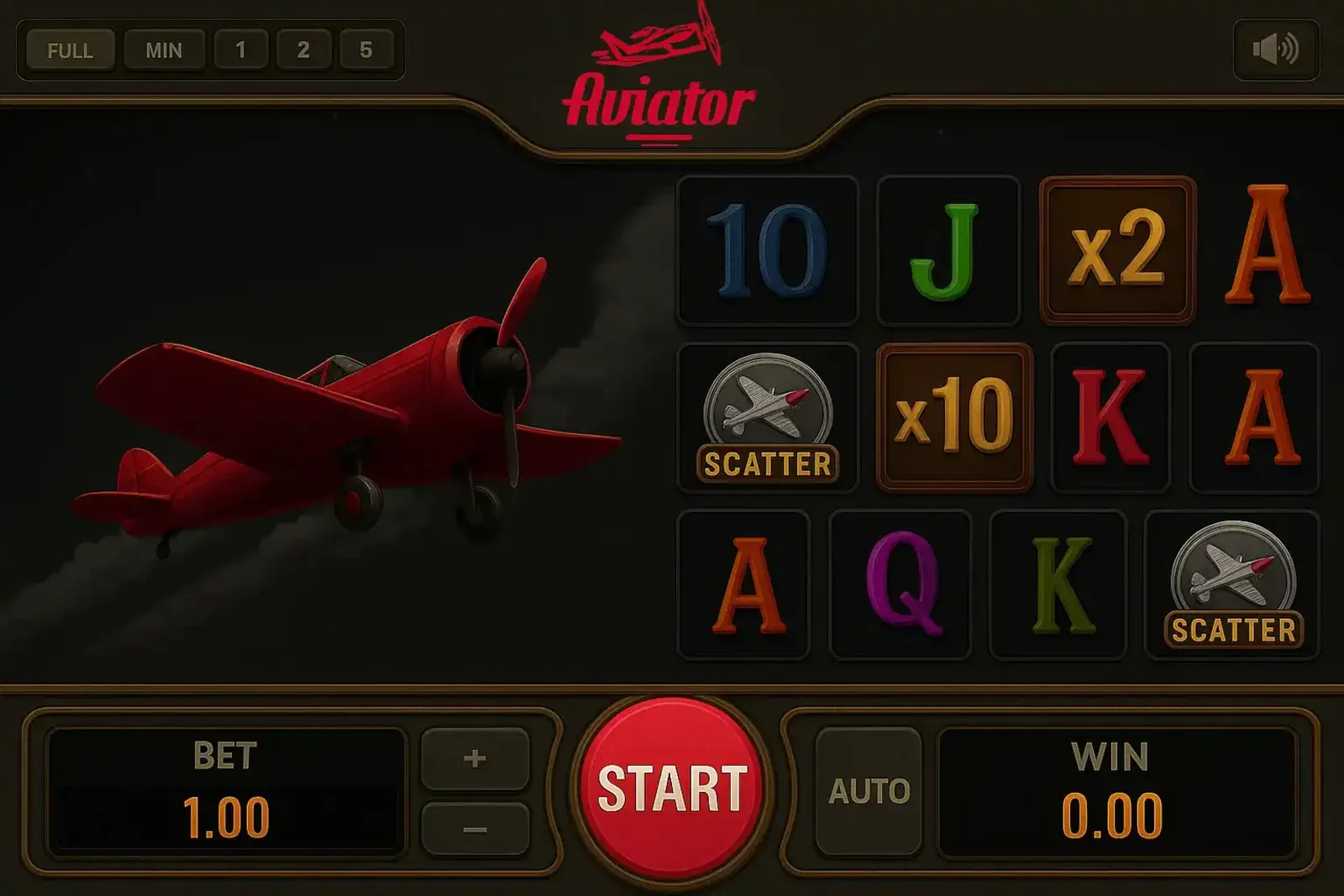1344x896 pixels.
Task: Toggle AUTO play mode
Action: [x=871, y=788]
